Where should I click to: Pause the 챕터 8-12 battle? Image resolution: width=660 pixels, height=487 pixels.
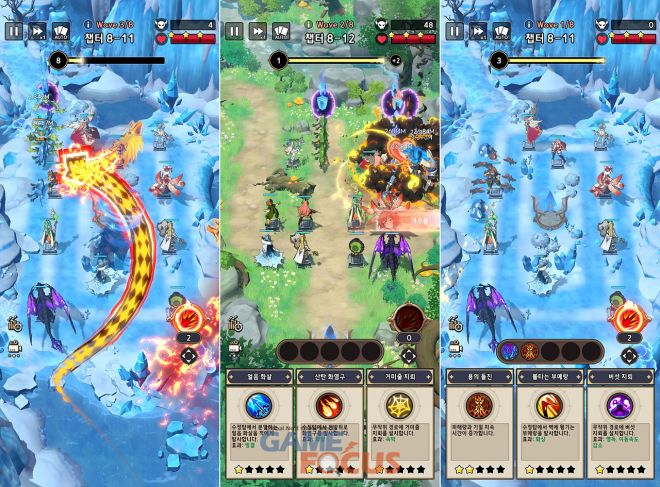click(233, 31)
